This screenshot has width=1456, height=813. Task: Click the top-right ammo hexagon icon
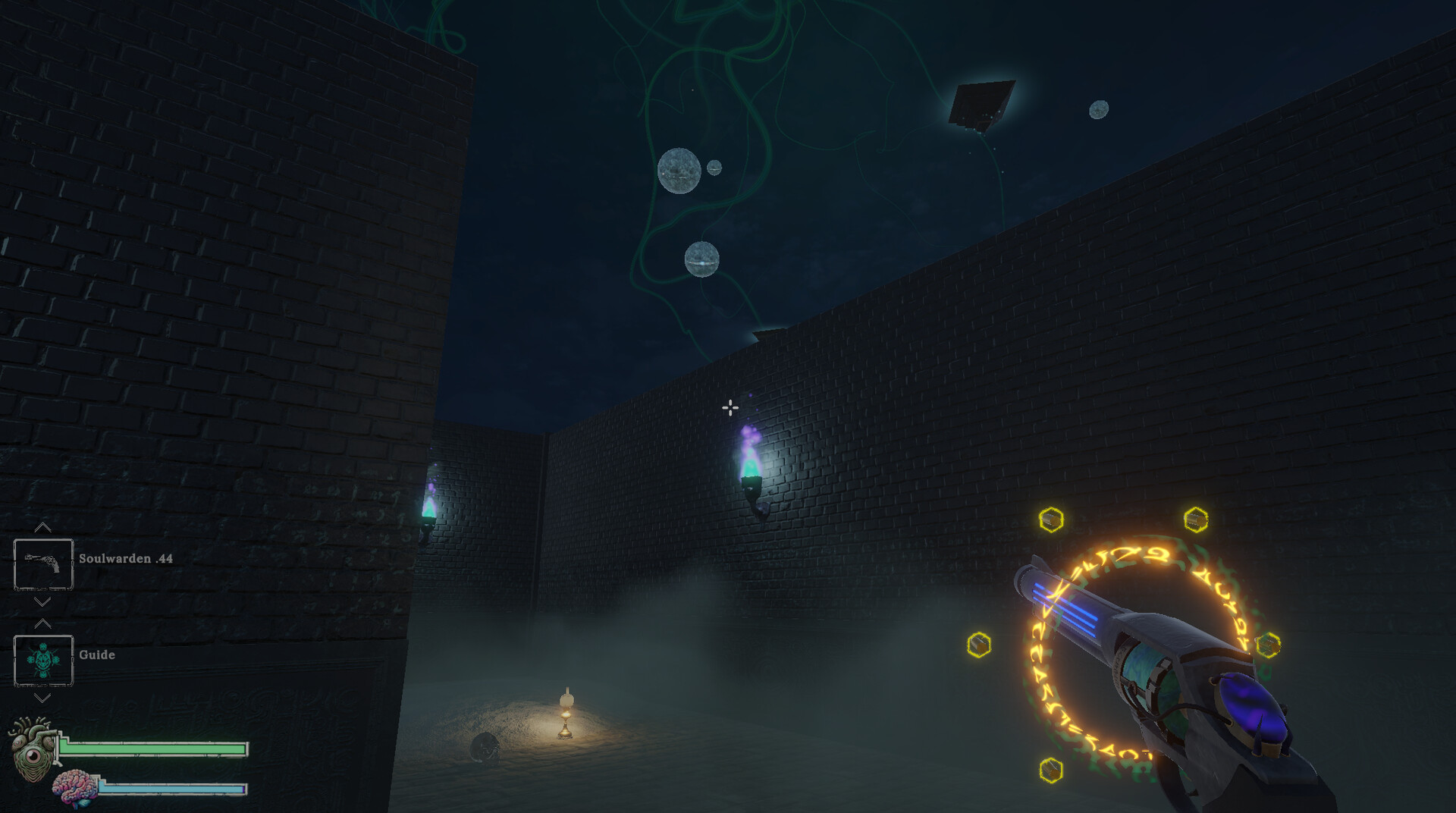tap(1194, 519)
